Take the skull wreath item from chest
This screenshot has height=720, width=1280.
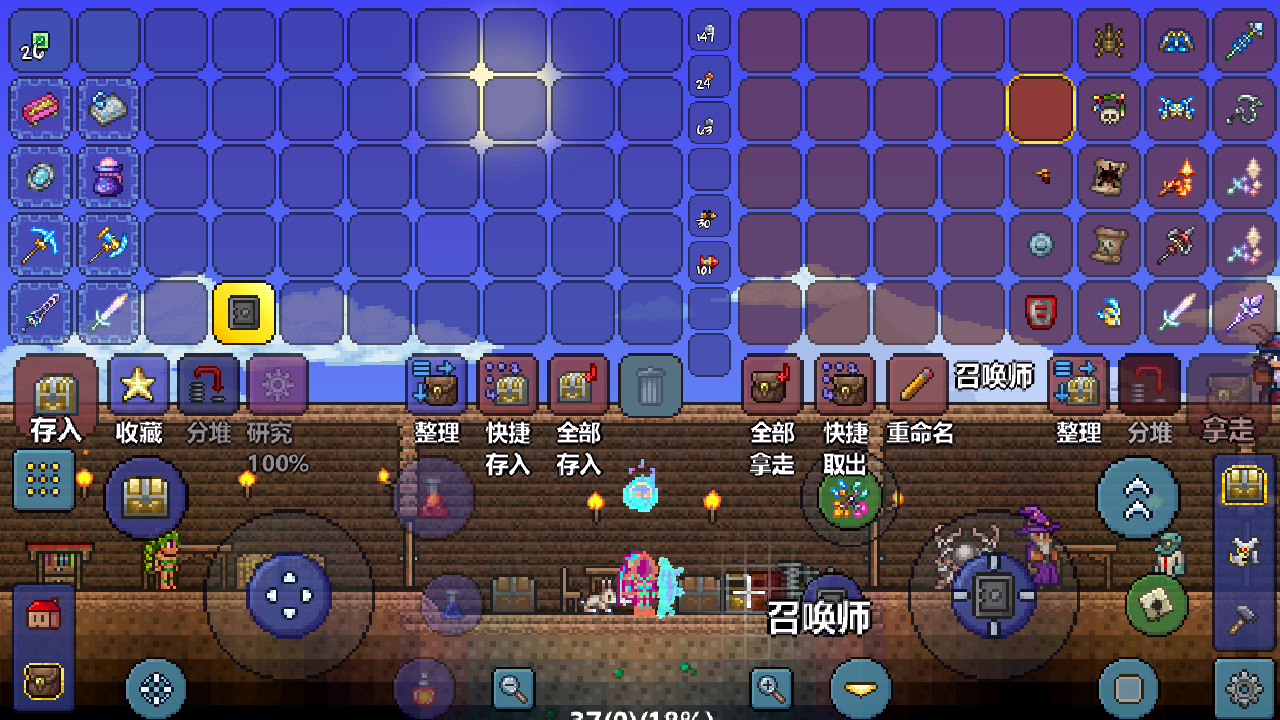pos(1109,108)
